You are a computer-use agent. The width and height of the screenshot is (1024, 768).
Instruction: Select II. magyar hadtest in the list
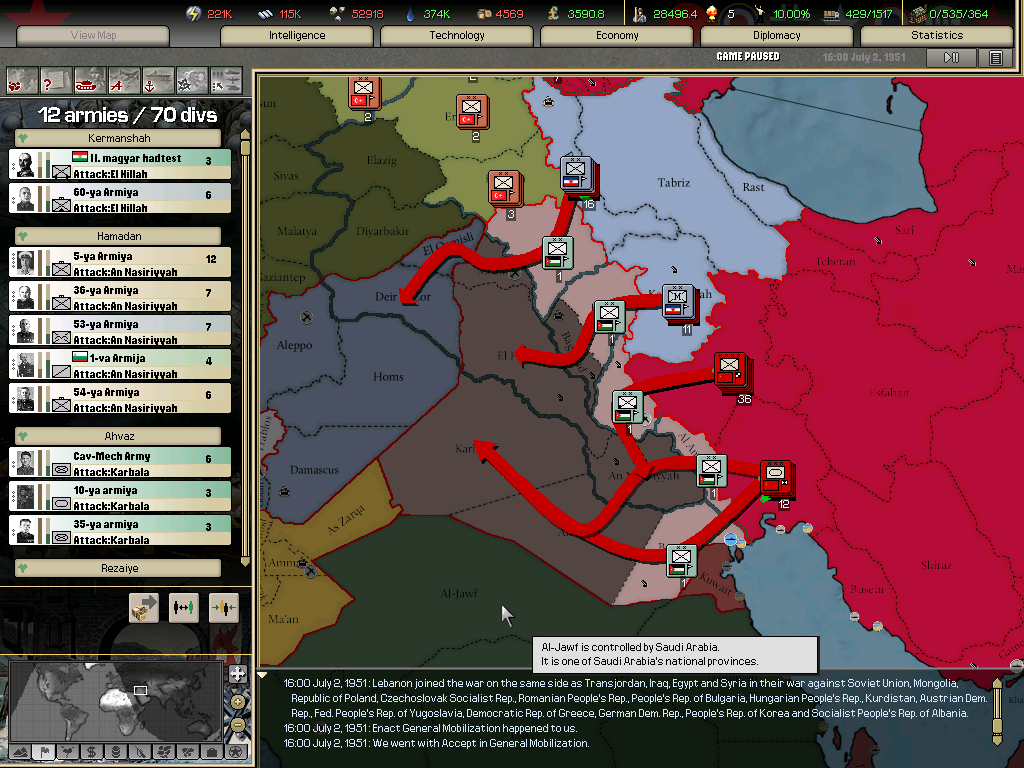pos(120,165)
